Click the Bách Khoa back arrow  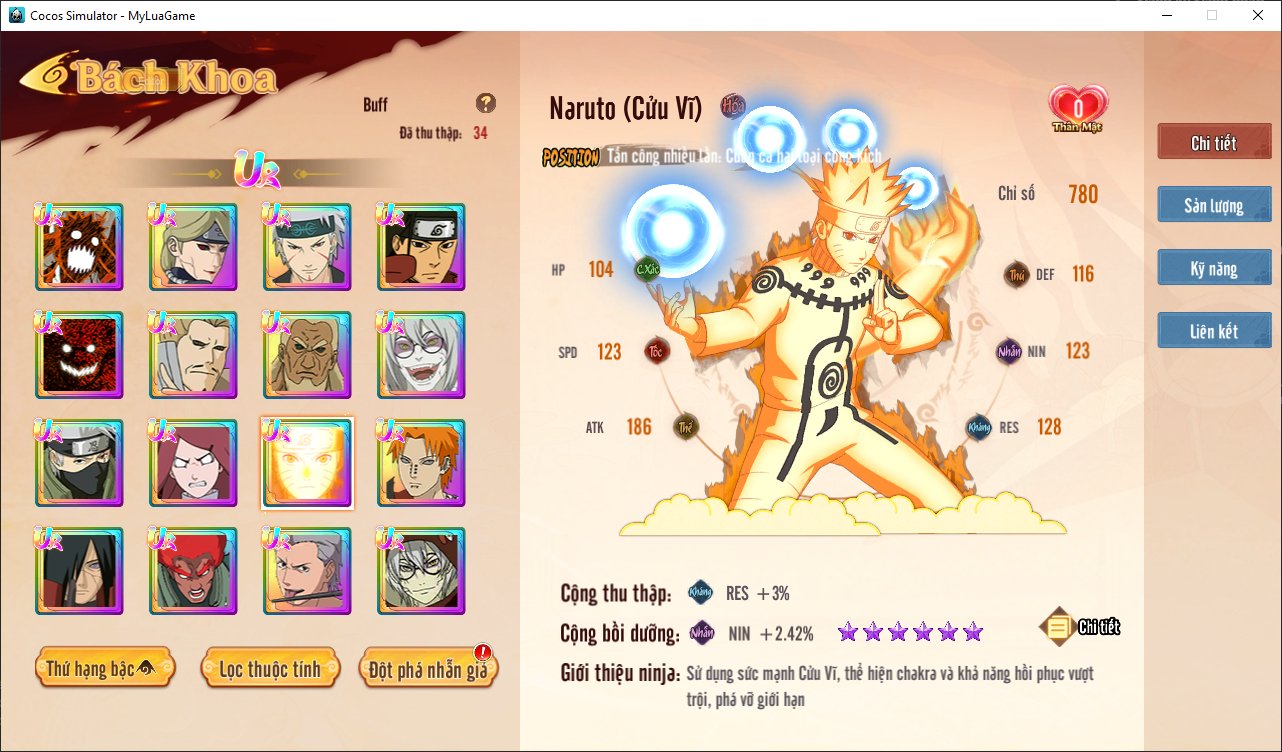click(x=46, y=77)
